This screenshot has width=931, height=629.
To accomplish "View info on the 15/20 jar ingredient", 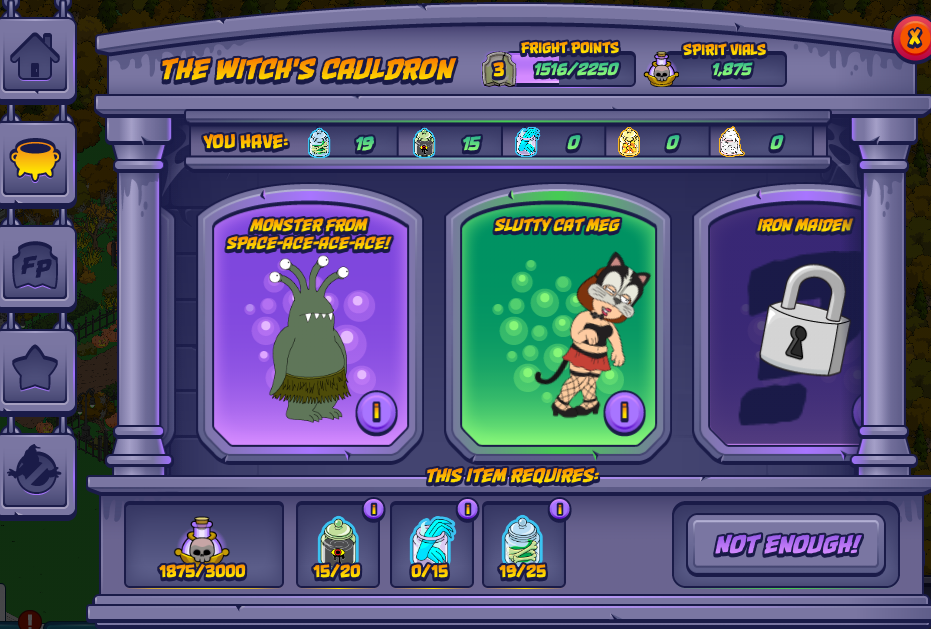I will click(374, 509).
